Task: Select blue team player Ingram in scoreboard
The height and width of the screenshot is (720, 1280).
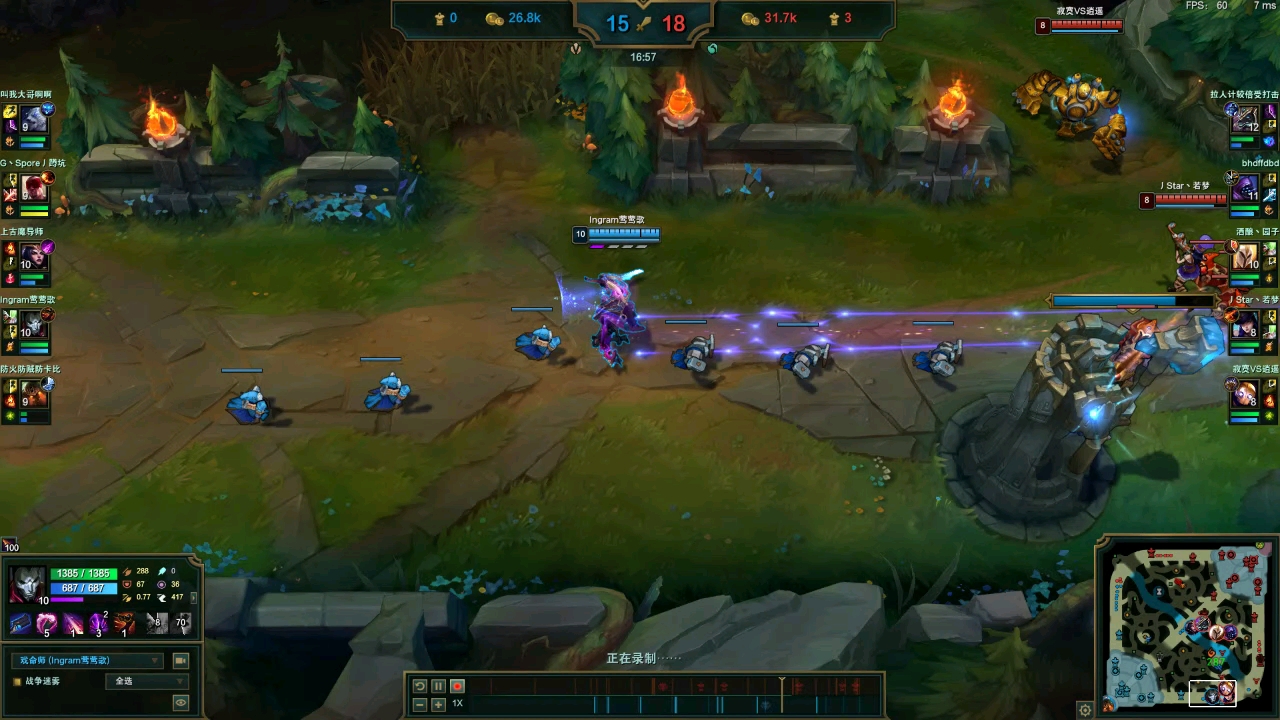Action: pyautogui.click(x=34, y=324)
